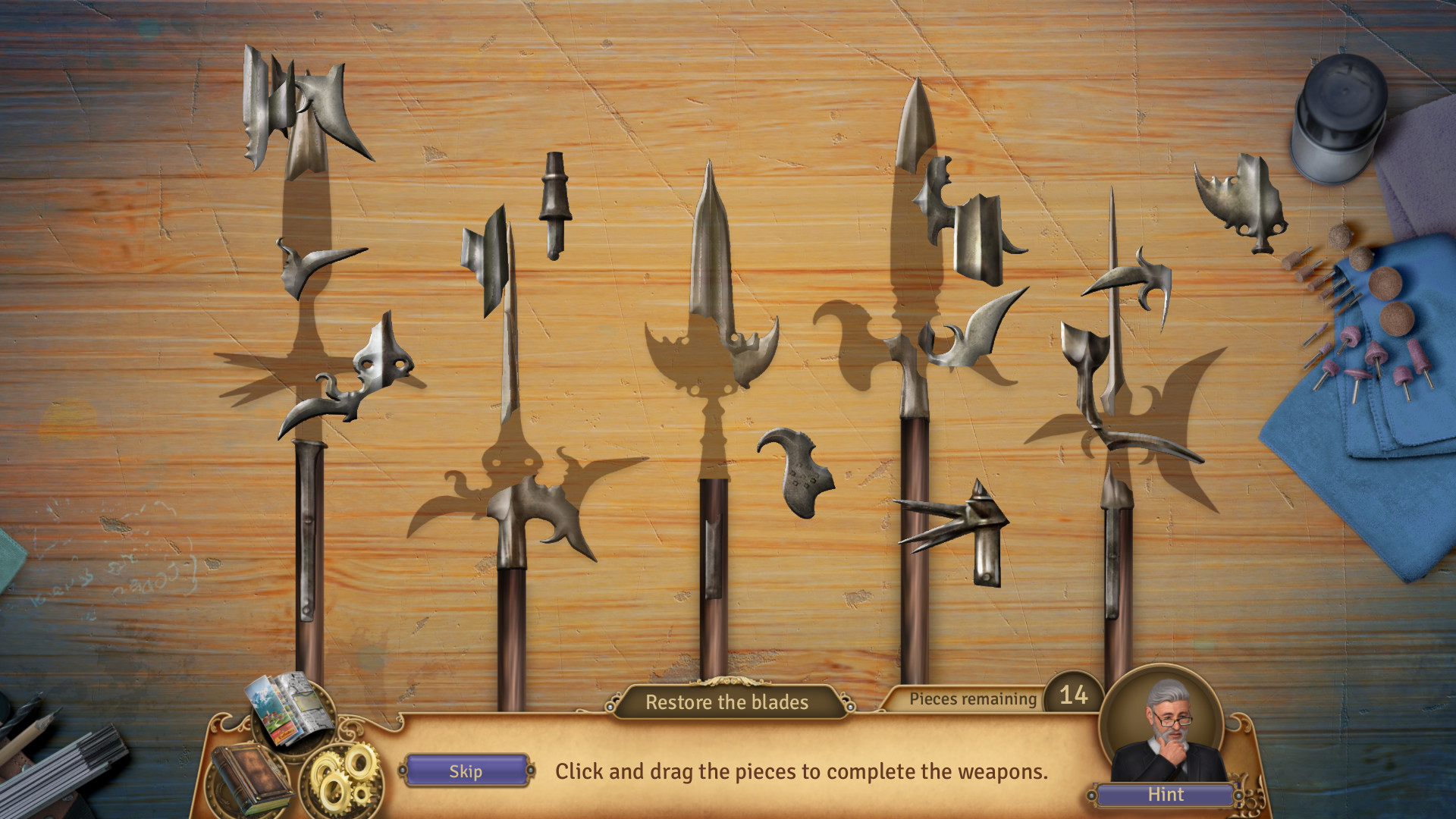Click the golden gears emblem

tap(345, 773)
